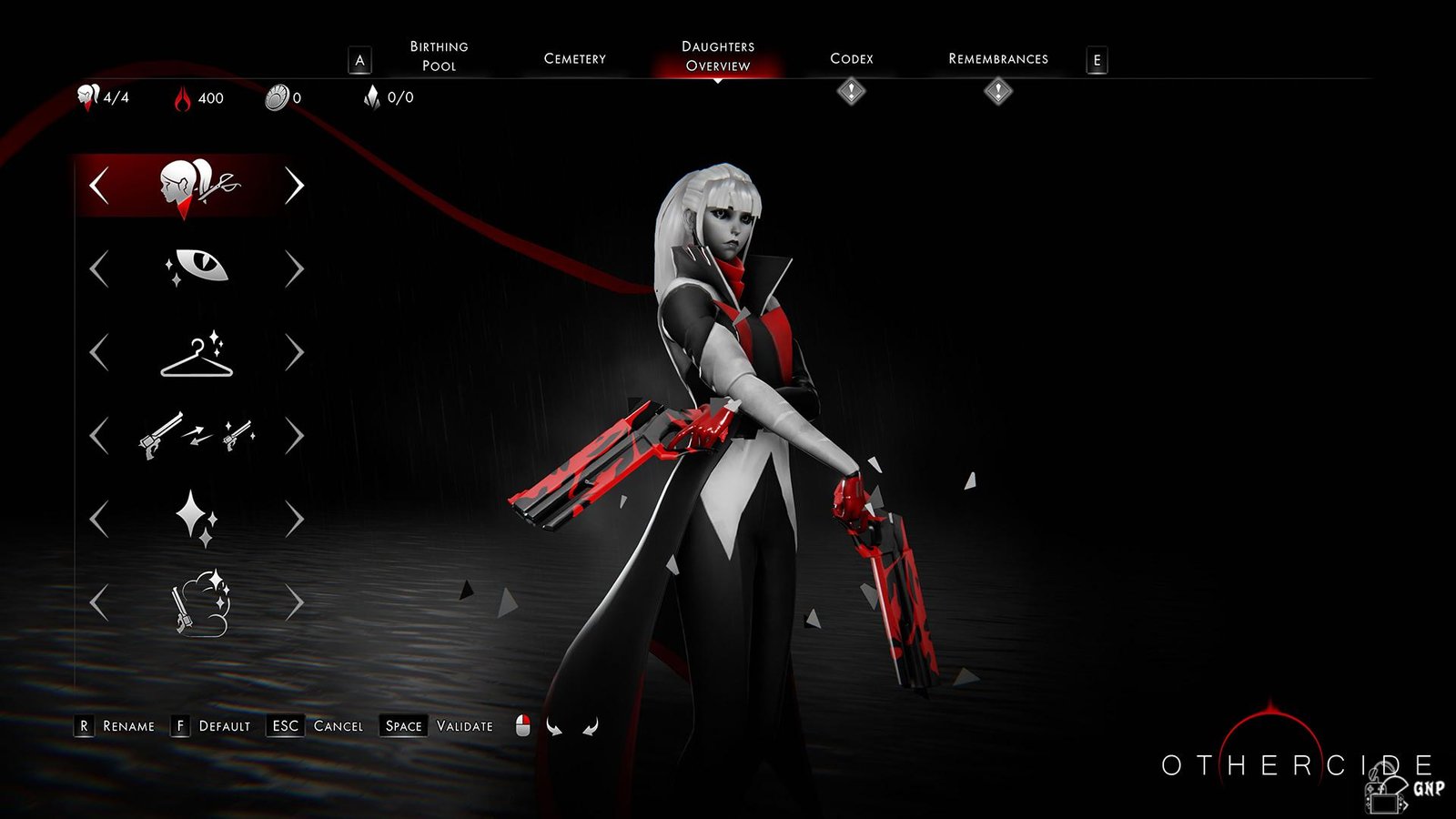Reset appearance with the Default button
This screenshot has height=819, width=1456.
[x=212, y=726]
